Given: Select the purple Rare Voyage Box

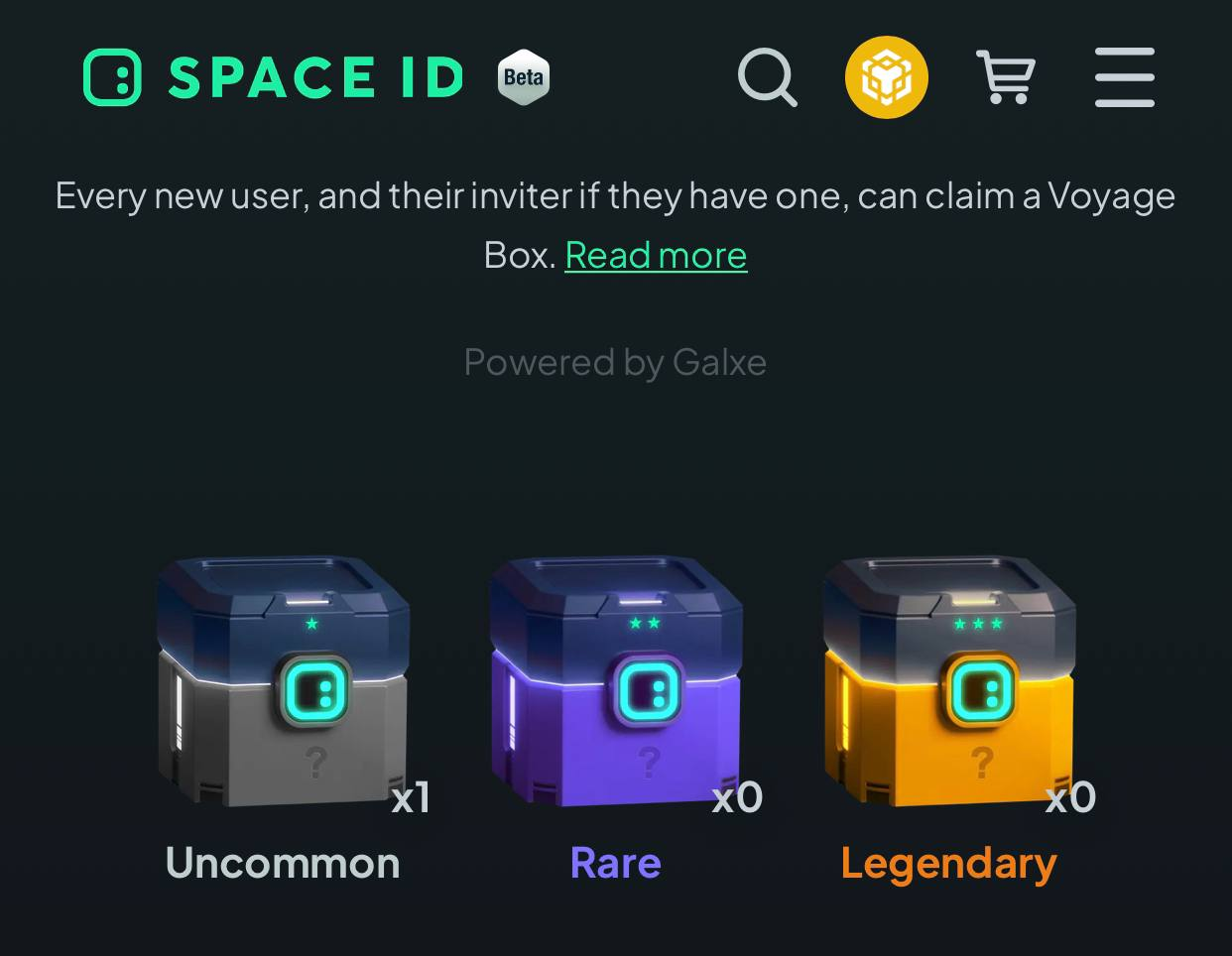Looking at the screenshot, I should [x=616, y=682].
